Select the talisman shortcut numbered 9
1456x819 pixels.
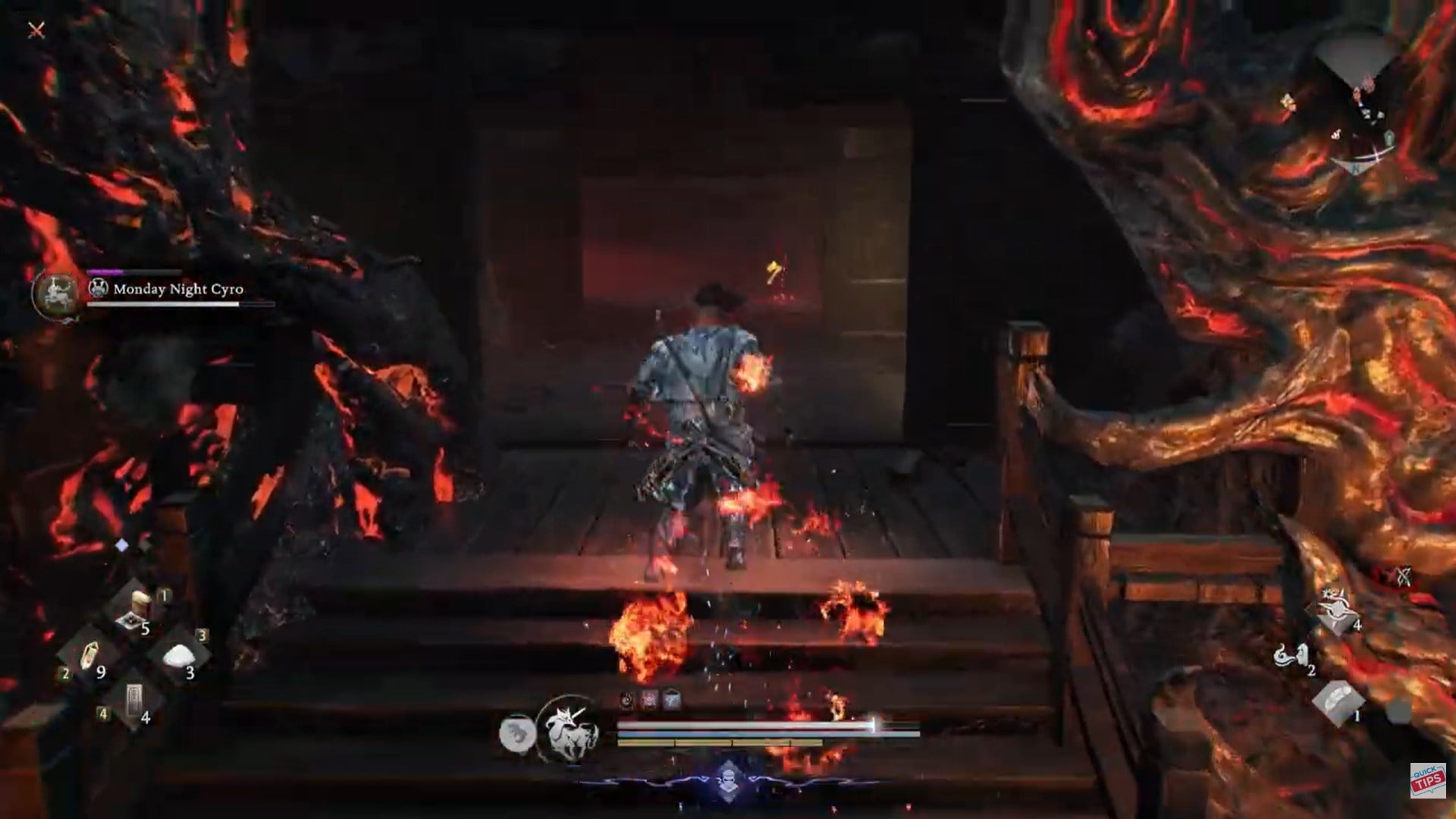point(90,655)
